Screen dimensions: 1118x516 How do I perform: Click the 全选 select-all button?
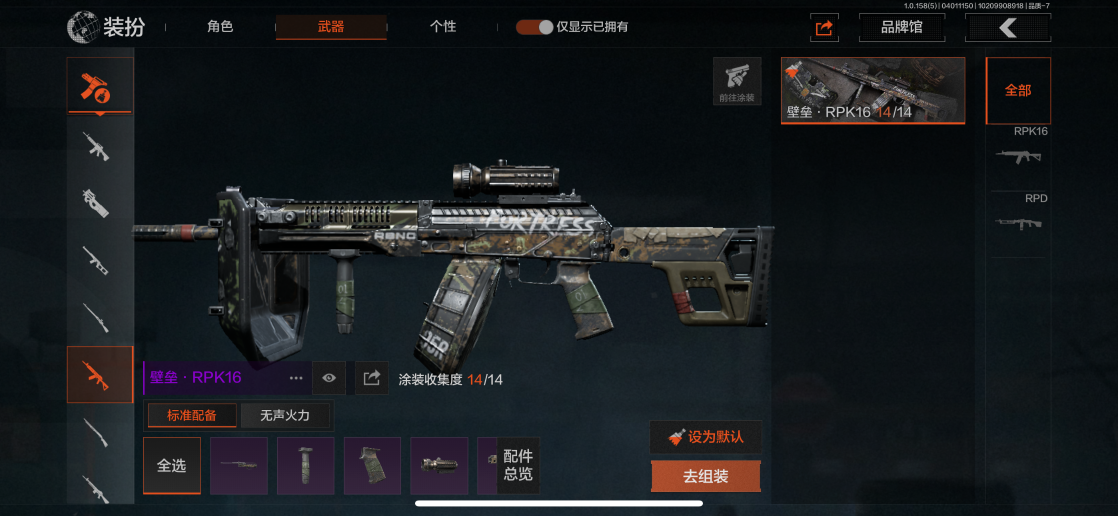(x=172, y=466)
